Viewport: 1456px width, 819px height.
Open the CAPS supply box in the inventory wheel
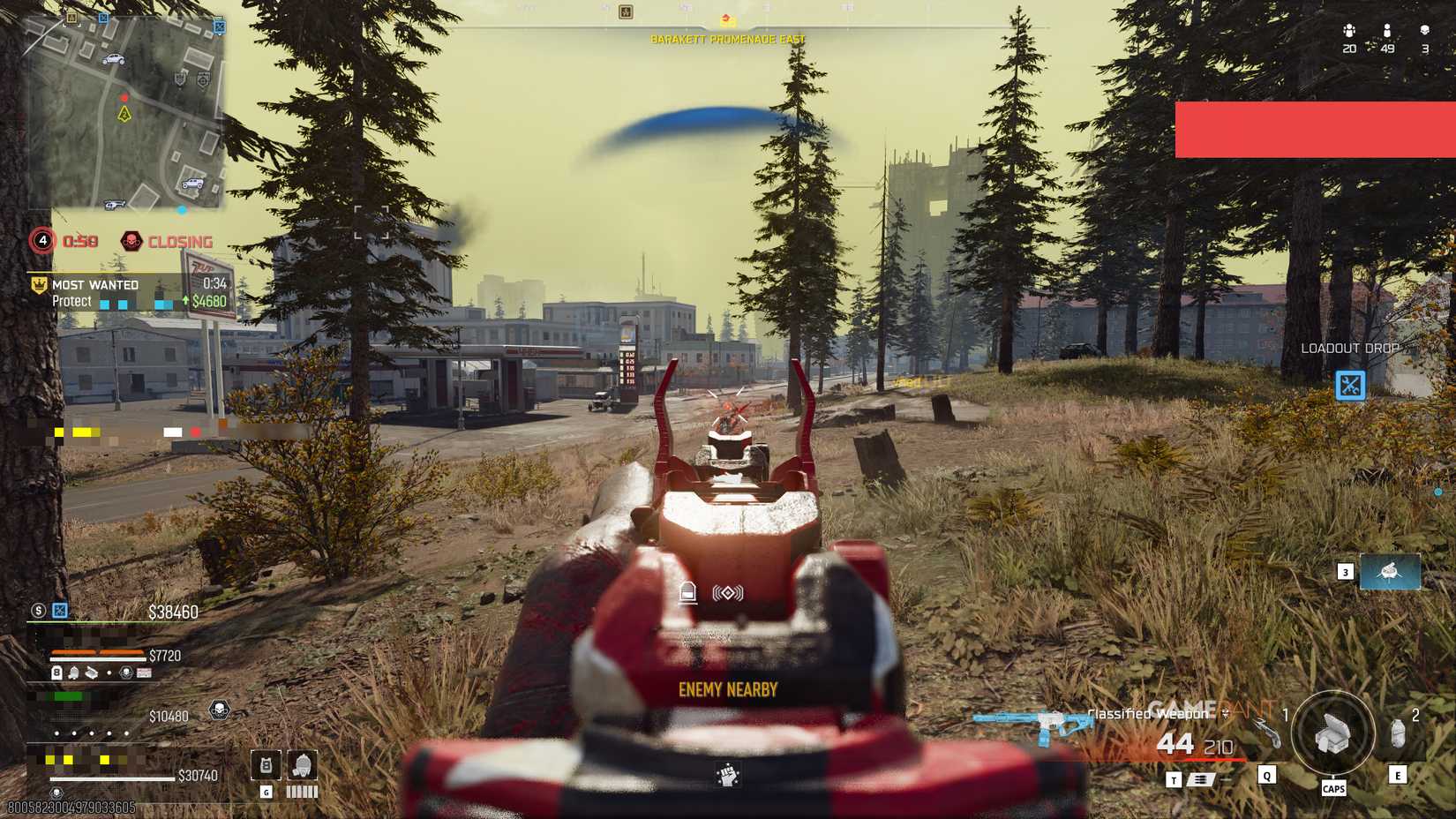pos(1332,735)
